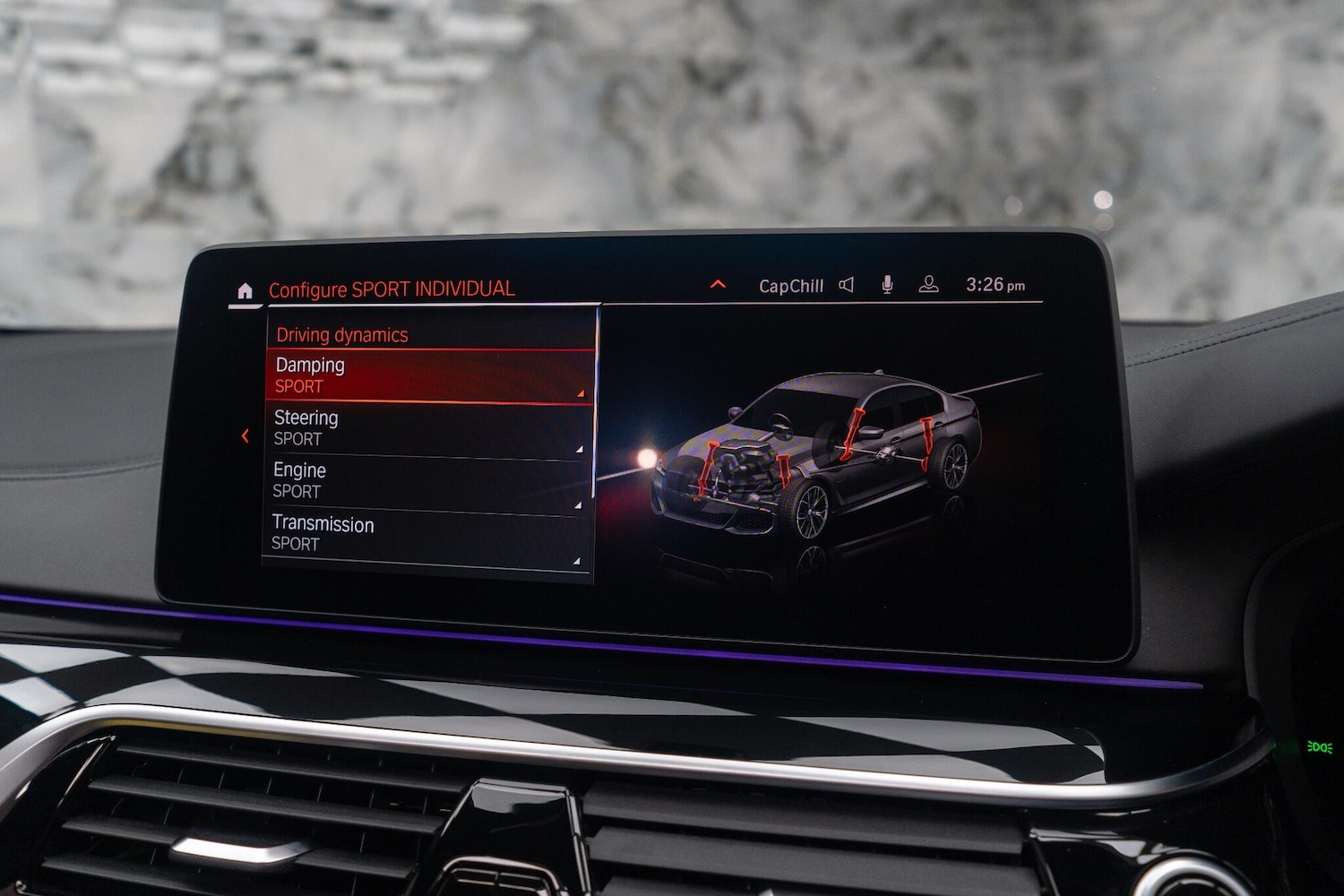This screenshot has height=896, width=1344.
Task: Expand the status bar up-arrow
Action: 718,284
